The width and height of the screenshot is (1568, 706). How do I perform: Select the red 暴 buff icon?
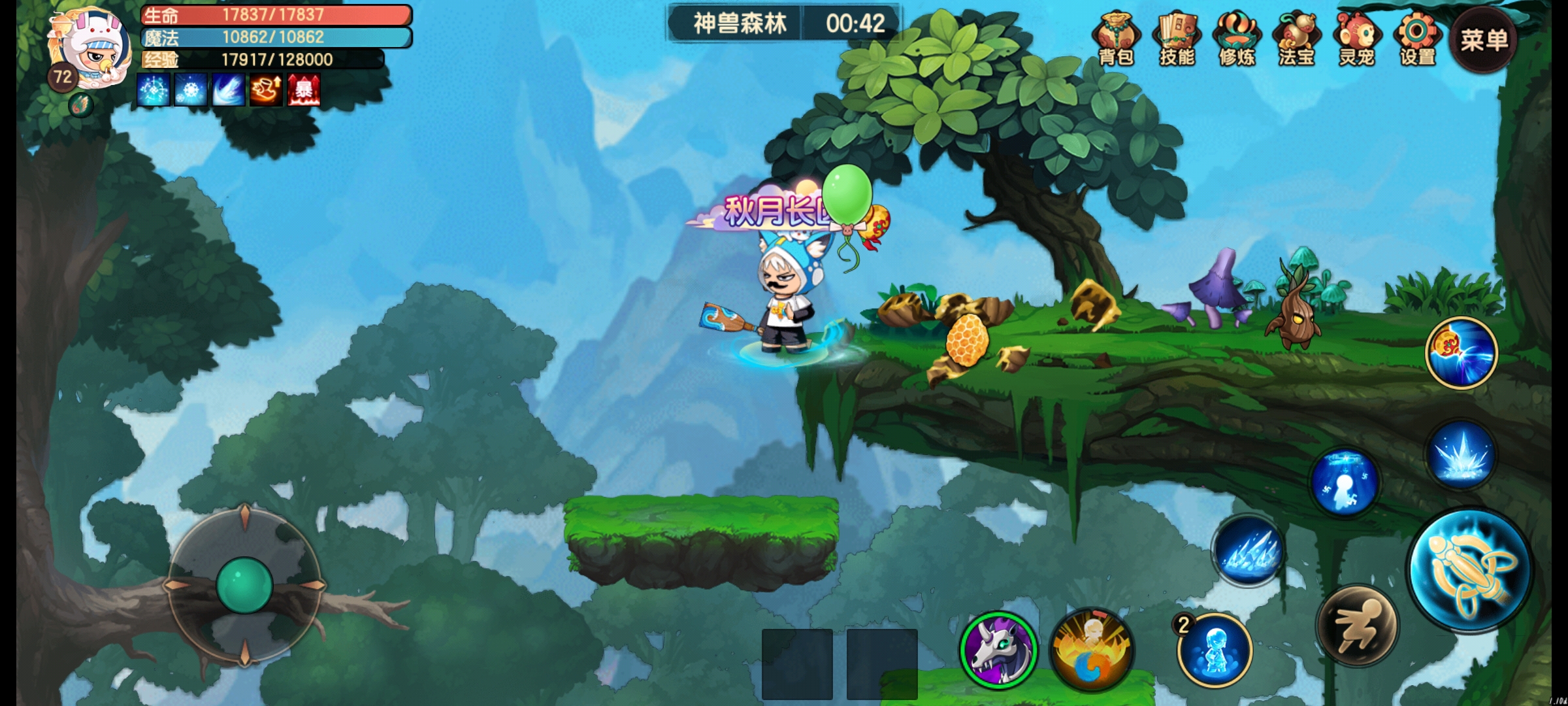pyautogui.click(x=304, y=90)
